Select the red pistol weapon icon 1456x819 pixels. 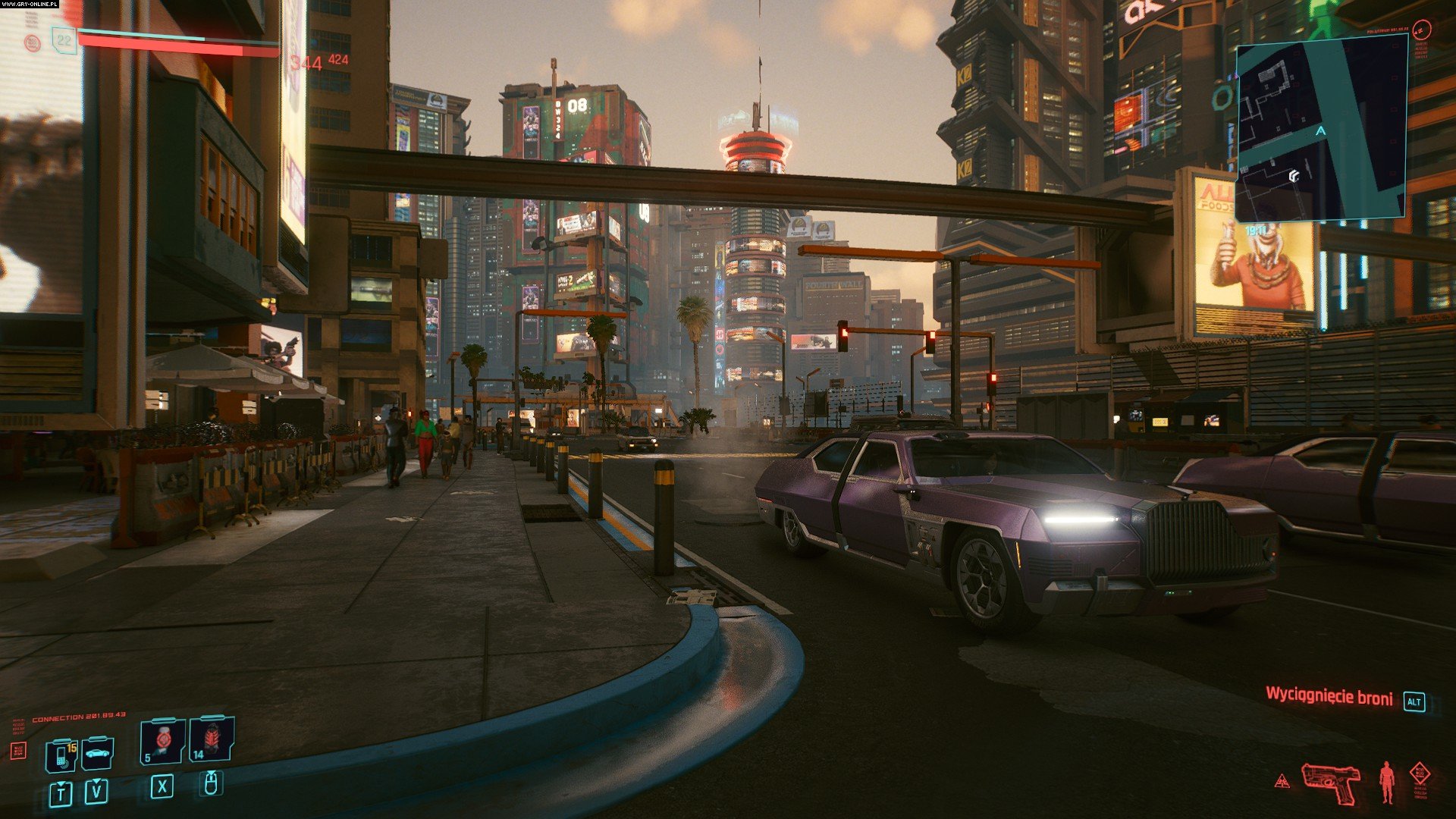pos(1331,782)
